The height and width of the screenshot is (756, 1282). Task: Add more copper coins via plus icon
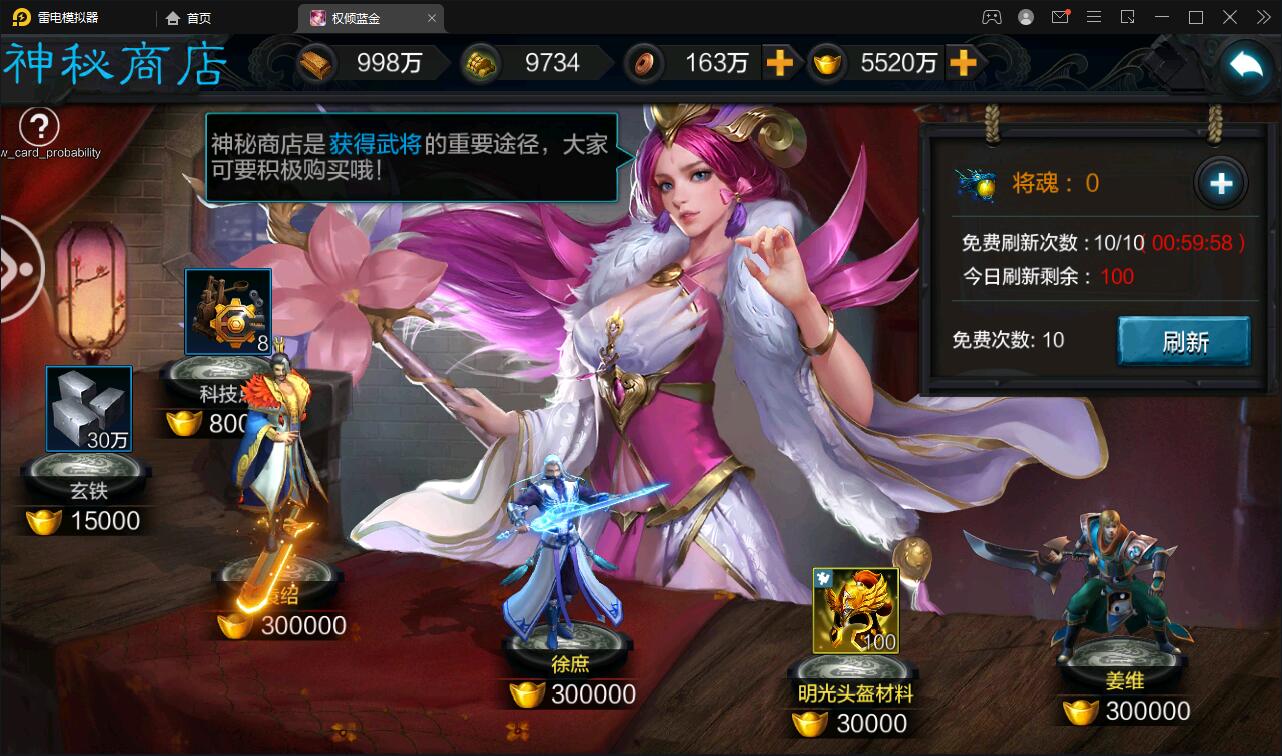click(x=783, y=63)
